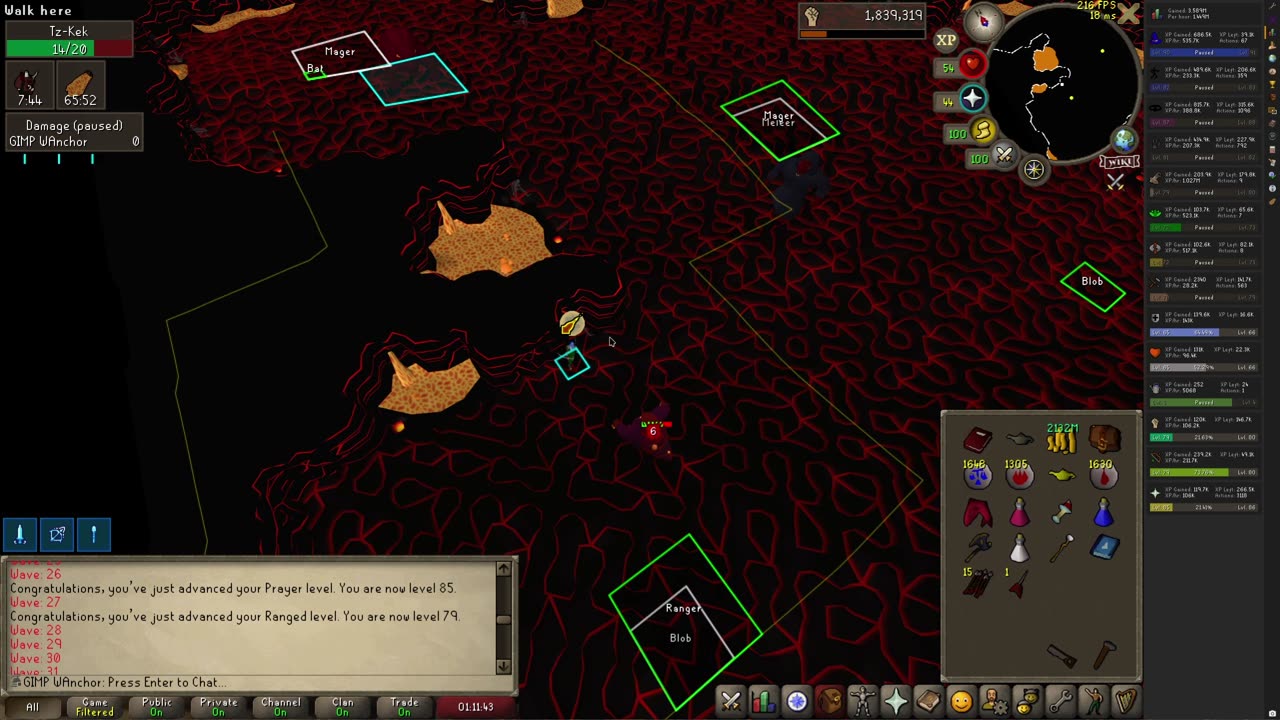Screen dimensions: 1280x720
Task: Show the Prayer tab
Action: [895, 701]
